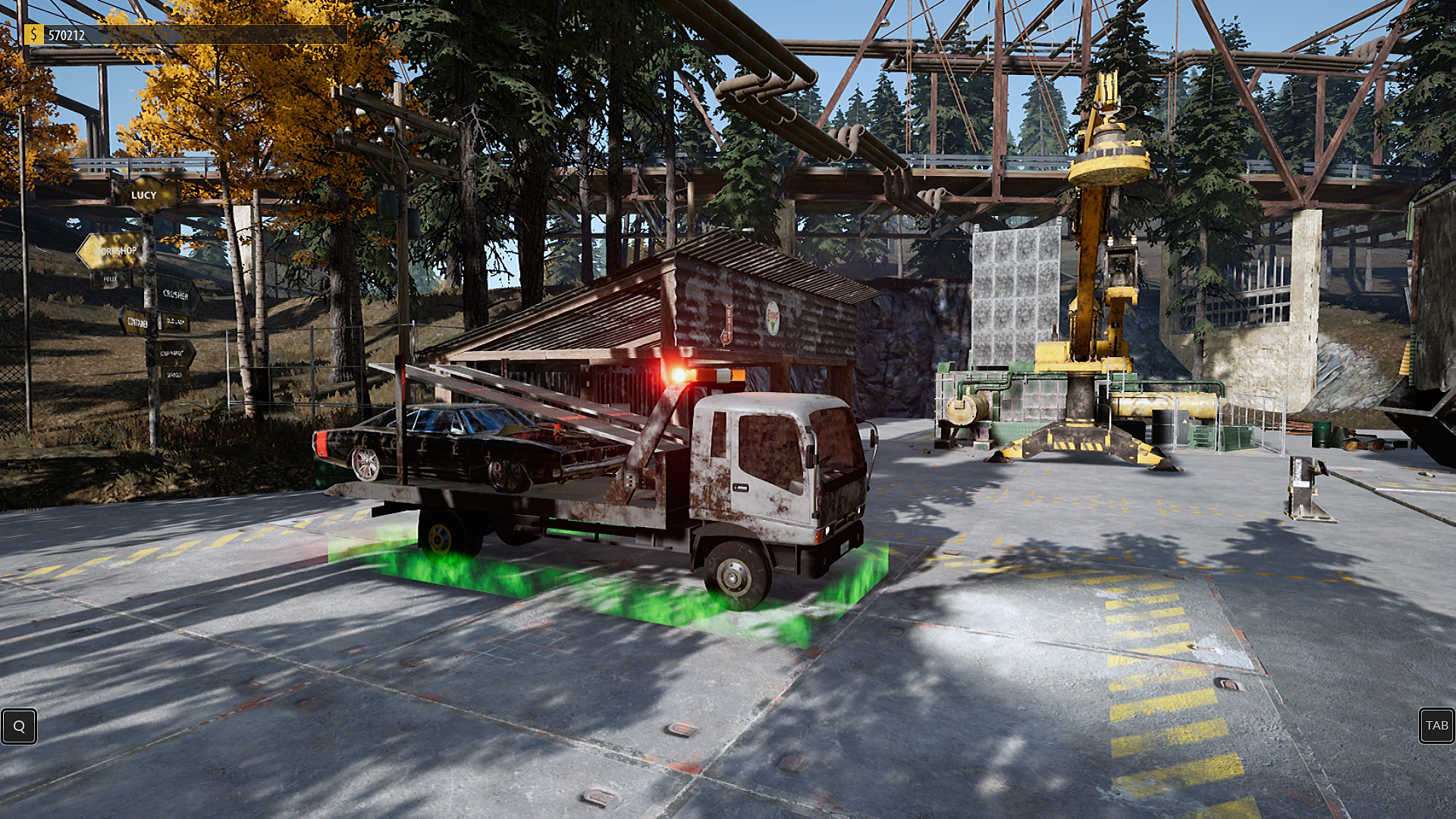Image resolution: width=1456 pixels, height=819 pixels.
Task: Click the TAB key prompt icon
Action: click(1436, 726)
